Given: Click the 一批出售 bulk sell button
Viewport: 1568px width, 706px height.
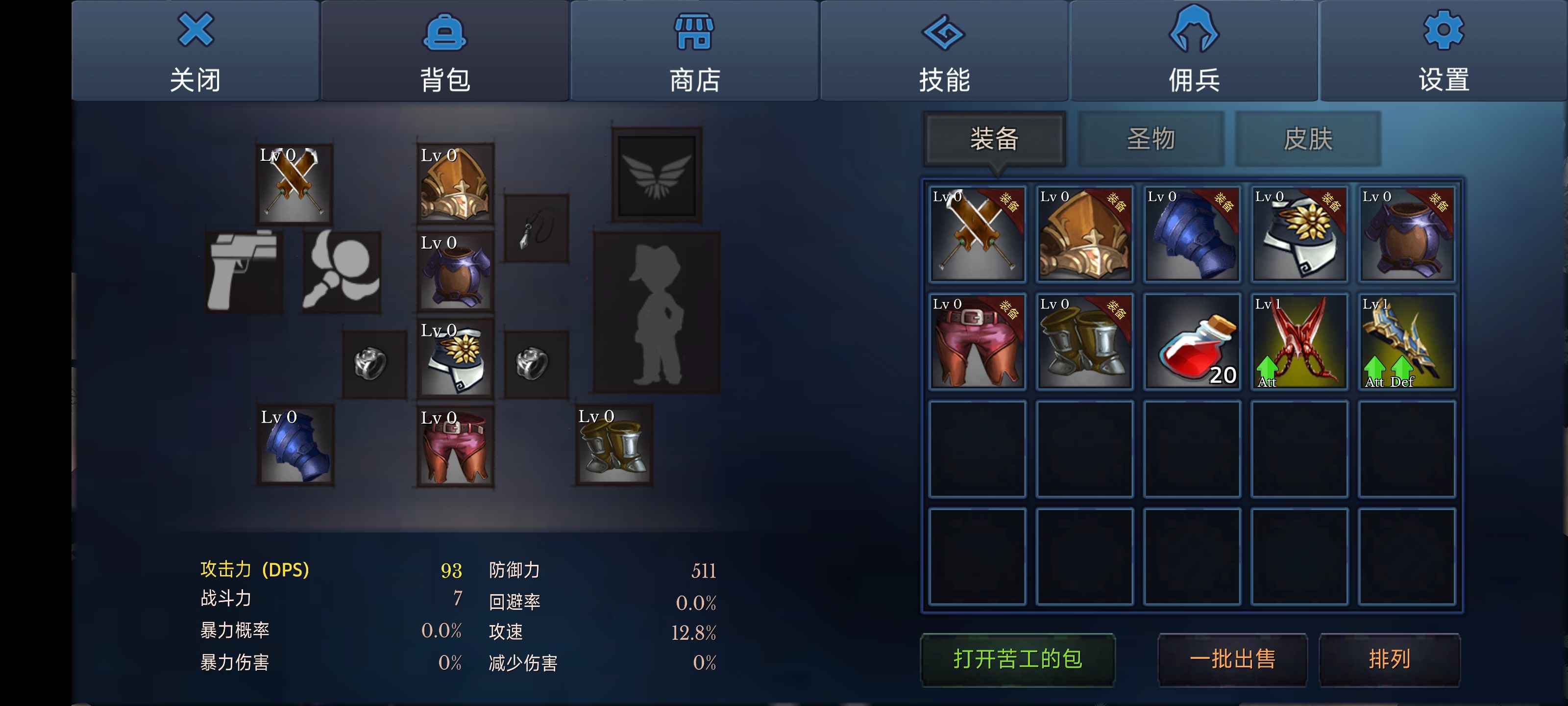Looking at the screenshot, I should [x=1232, y=659].
